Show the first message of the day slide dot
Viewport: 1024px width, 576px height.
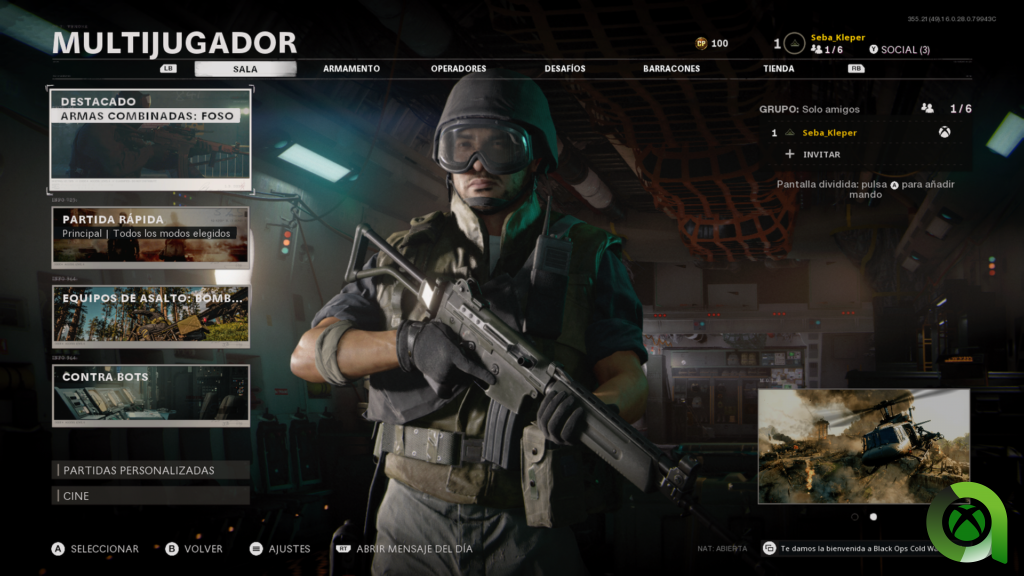coord(855,517)
